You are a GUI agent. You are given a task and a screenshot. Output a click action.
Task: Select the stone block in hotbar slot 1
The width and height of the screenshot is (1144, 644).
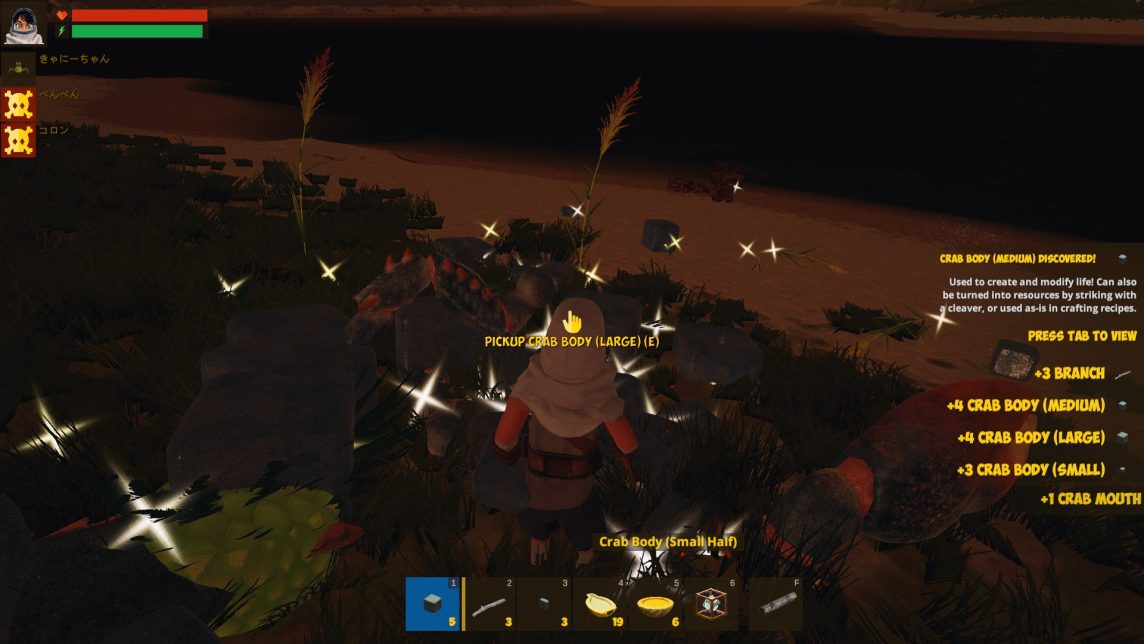pyautogui.click(x=433, y=604)
